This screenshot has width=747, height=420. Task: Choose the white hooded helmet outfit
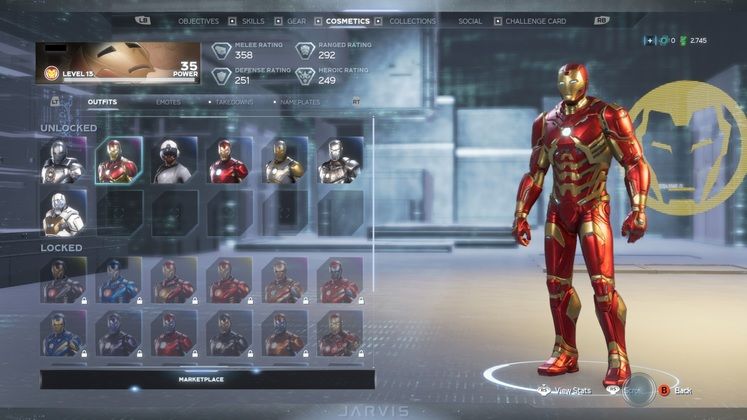point(173,161)
